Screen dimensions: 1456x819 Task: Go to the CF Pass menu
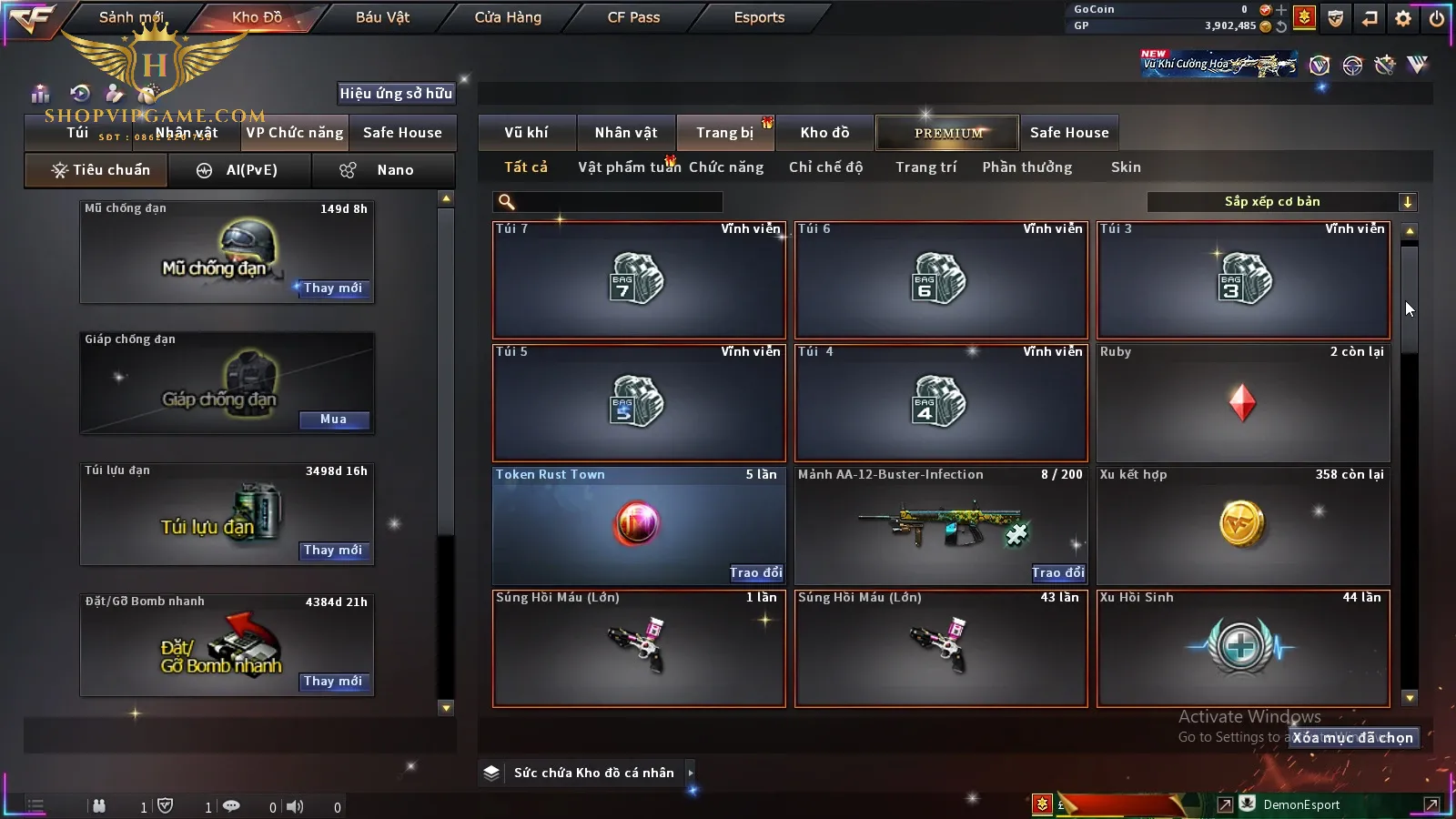[x=633, y=17]
